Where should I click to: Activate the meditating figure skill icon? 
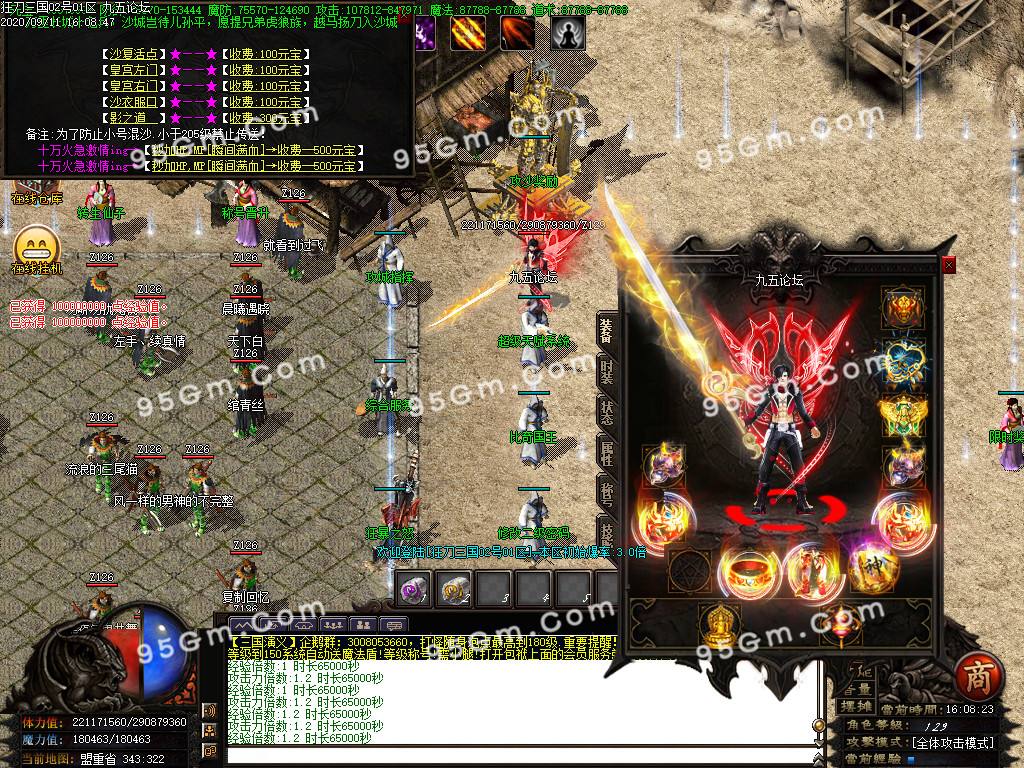[569, 33]
